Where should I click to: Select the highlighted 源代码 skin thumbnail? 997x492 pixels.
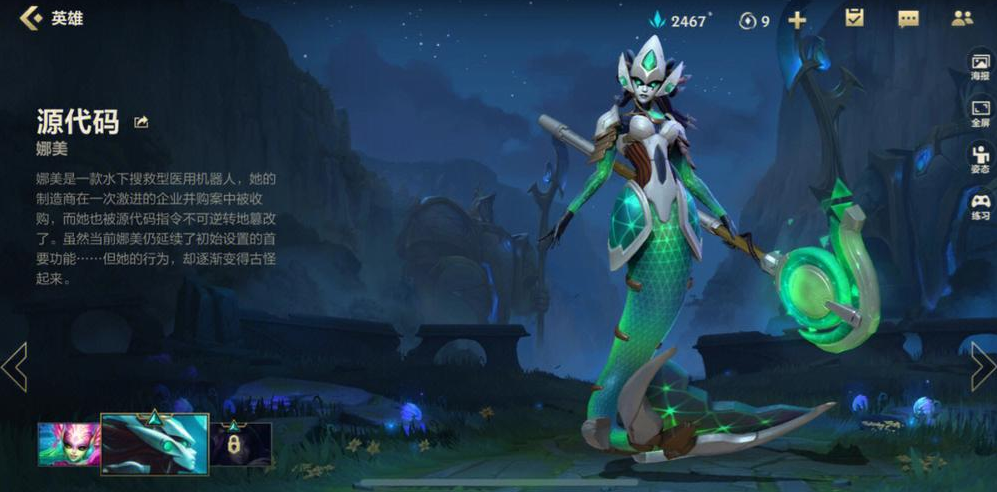click(154, 444)
